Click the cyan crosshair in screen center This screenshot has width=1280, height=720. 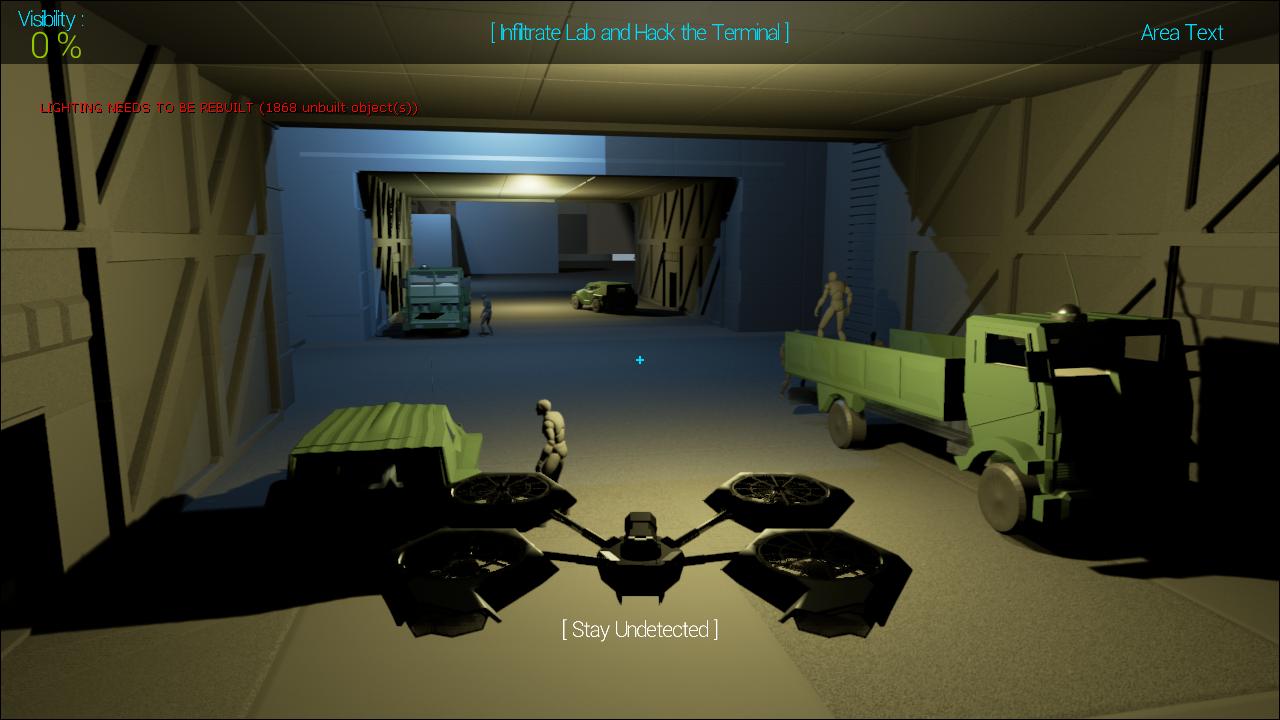(639, 360)
